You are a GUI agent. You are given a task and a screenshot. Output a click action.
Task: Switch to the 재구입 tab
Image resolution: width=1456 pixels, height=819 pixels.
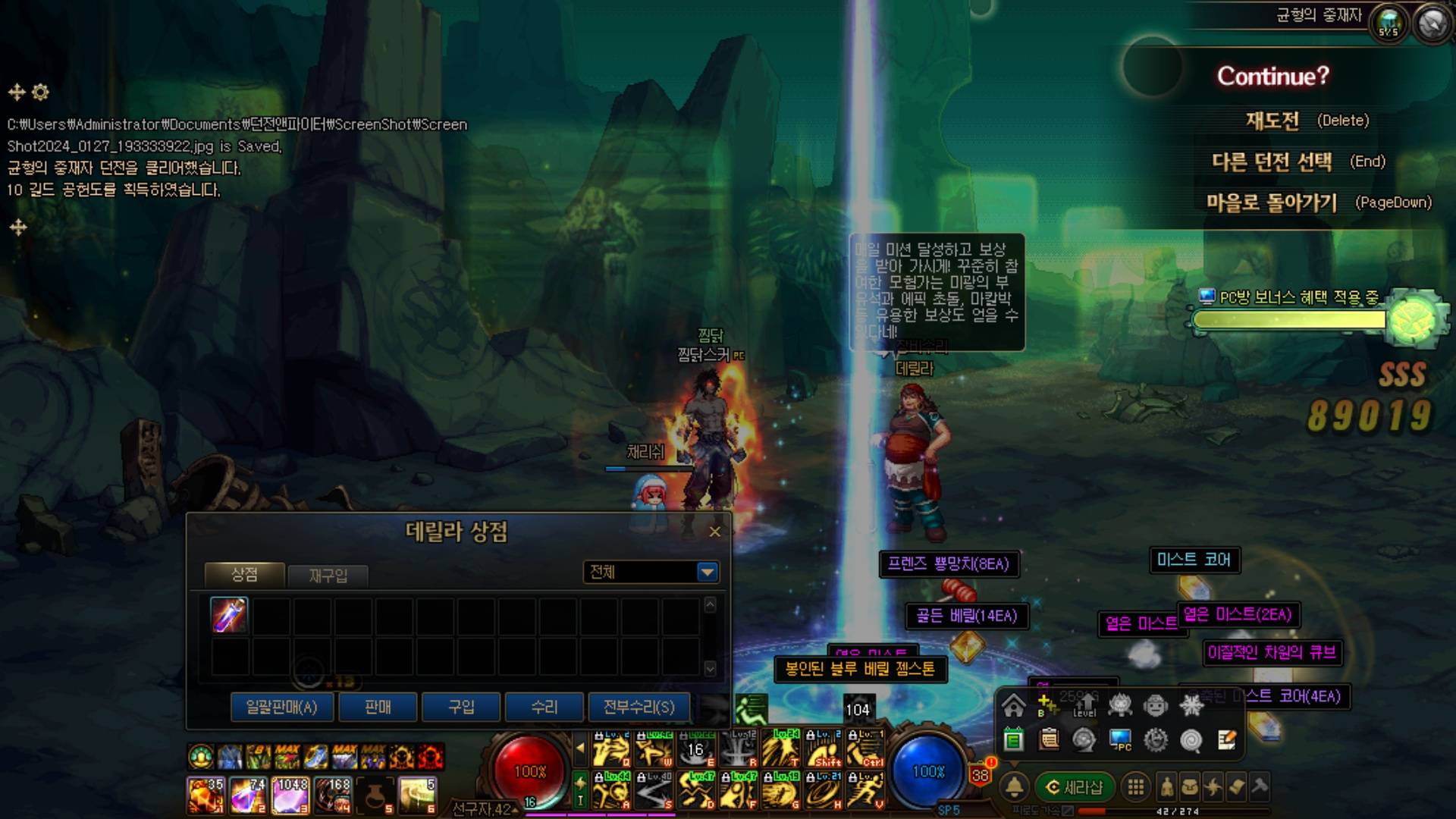pyautogui.click(x=328, y=576)
